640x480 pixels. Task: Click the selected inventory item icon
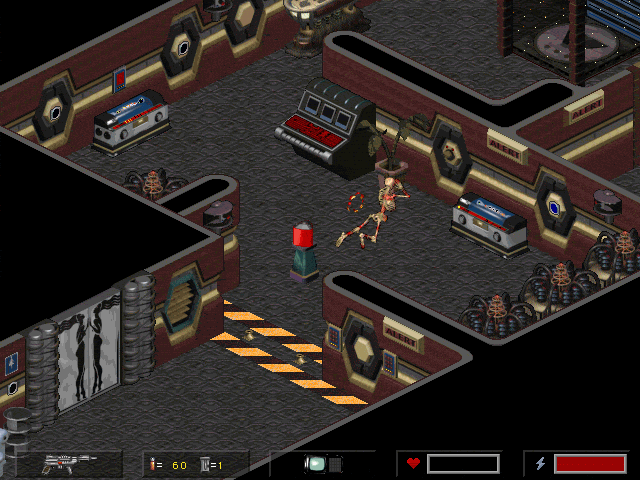[316, 464]
